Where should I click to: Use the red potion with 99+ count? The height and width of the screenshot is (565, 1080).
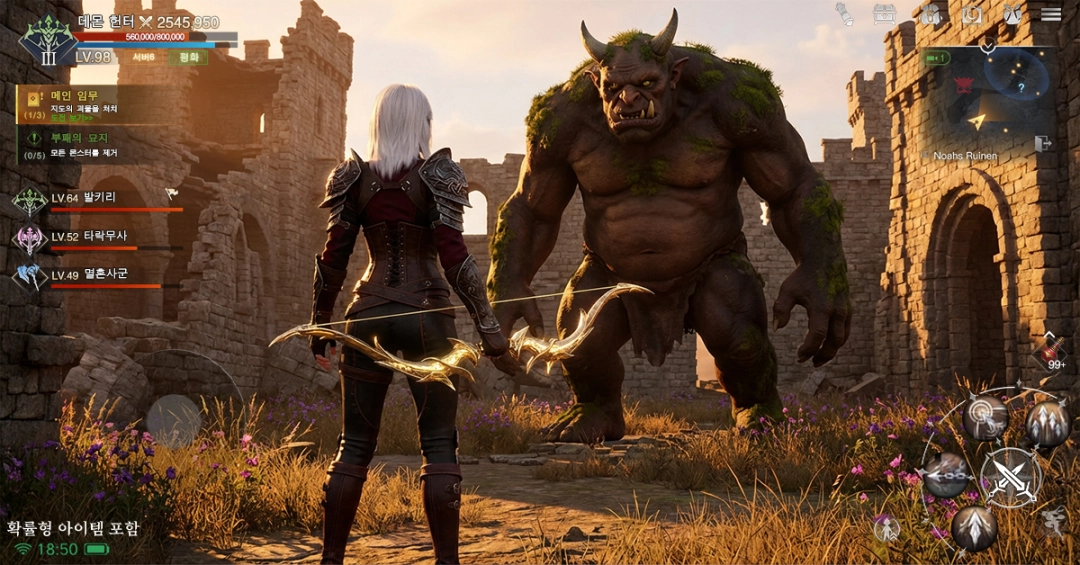(x=1049, y=352)
